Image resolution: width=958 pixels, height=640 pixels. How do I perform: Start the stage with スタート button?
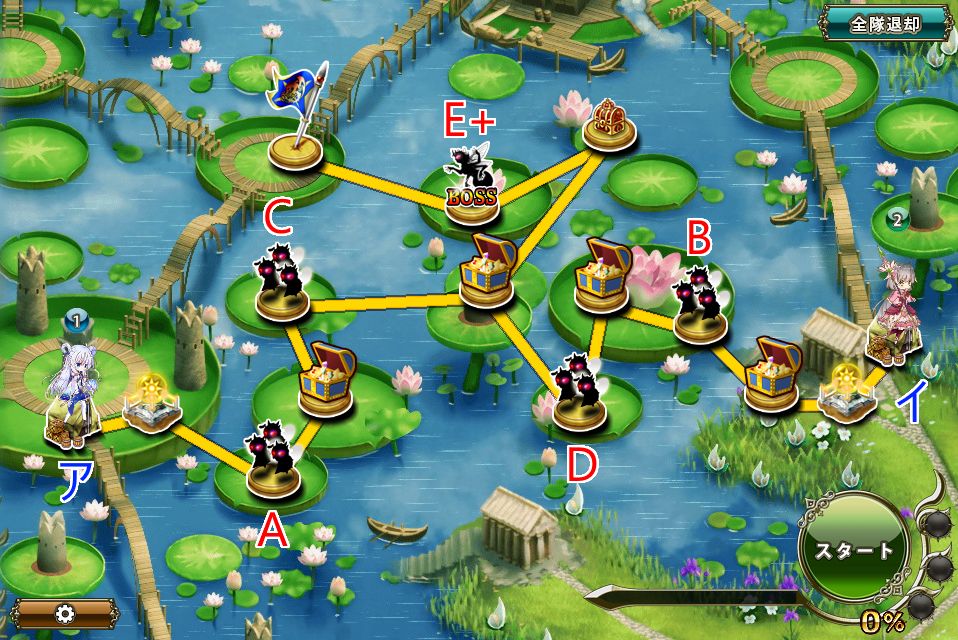852,550
